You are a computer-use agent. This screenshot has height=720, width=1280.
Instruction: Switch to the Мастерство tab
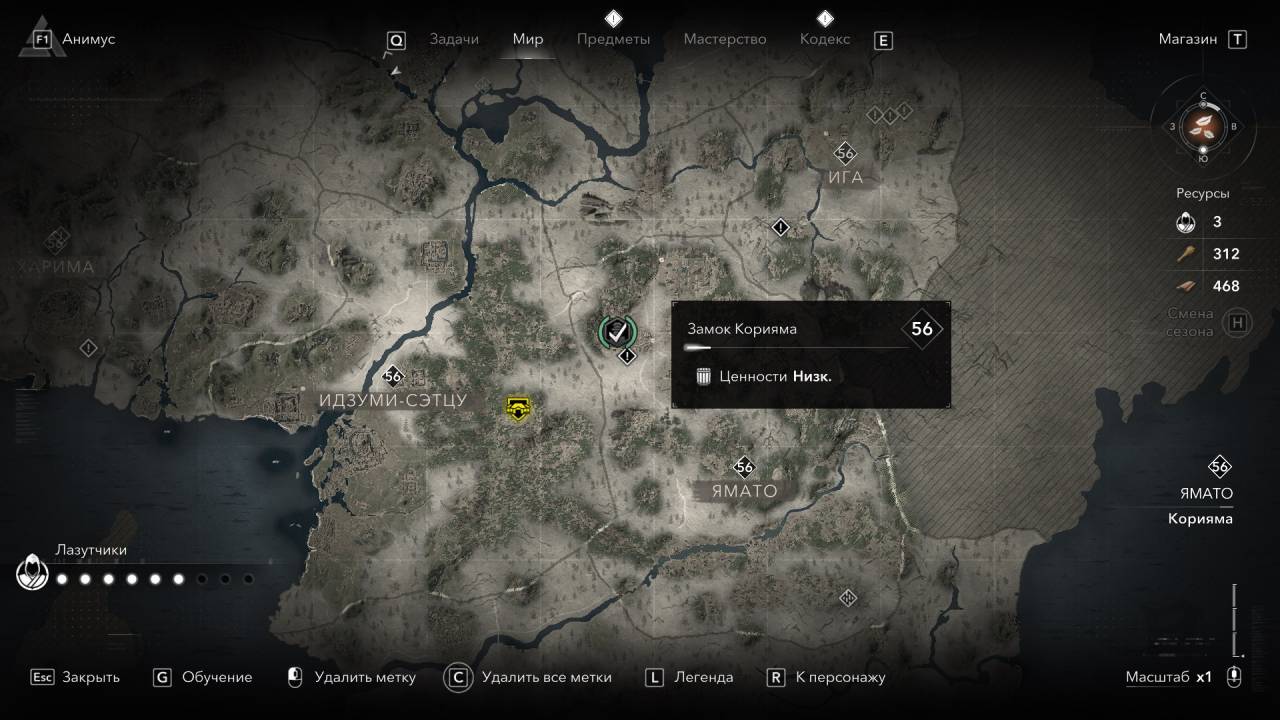point(725,39)
